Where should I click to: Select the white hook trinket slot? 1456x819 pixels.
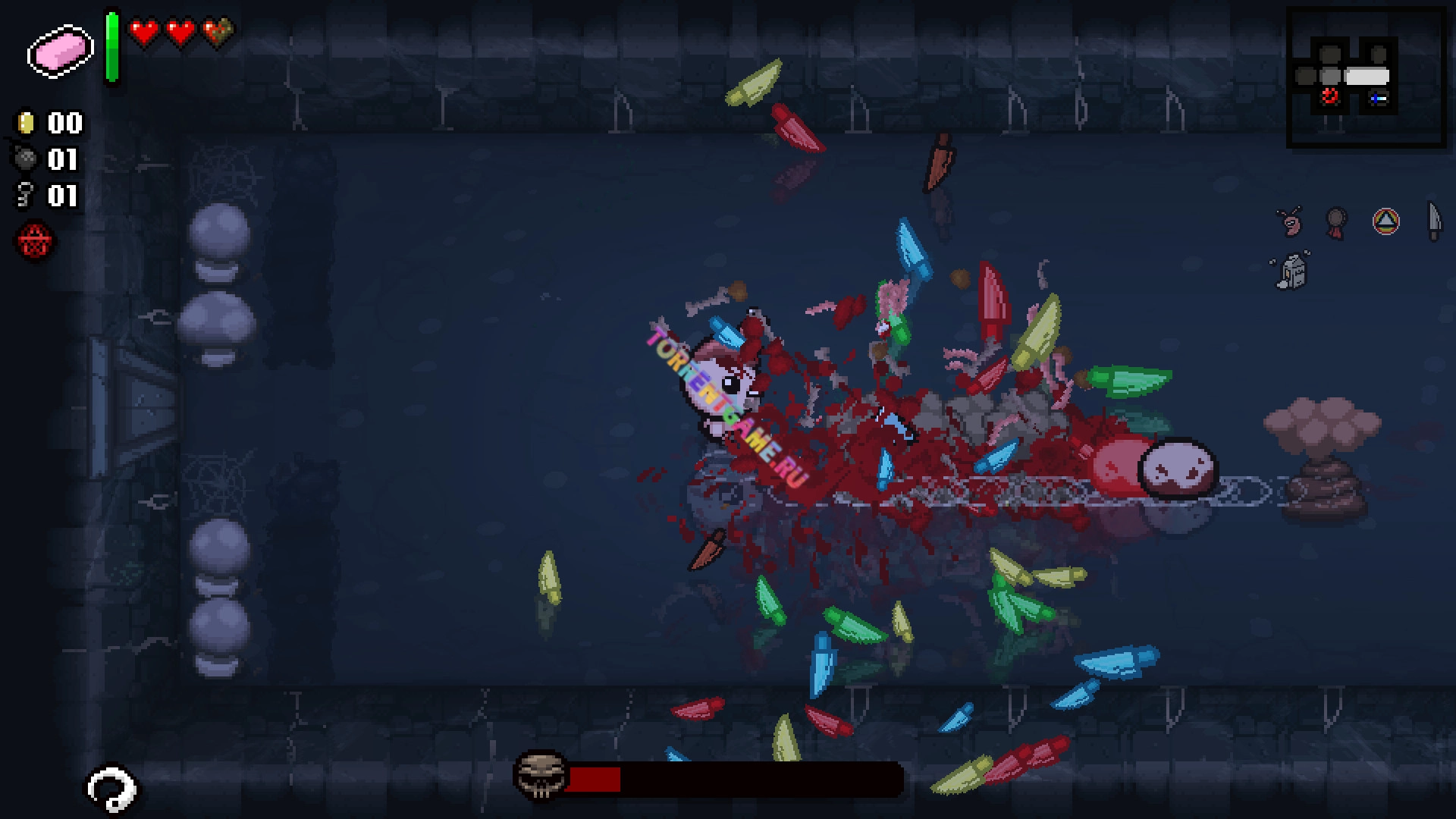[111, 789]
